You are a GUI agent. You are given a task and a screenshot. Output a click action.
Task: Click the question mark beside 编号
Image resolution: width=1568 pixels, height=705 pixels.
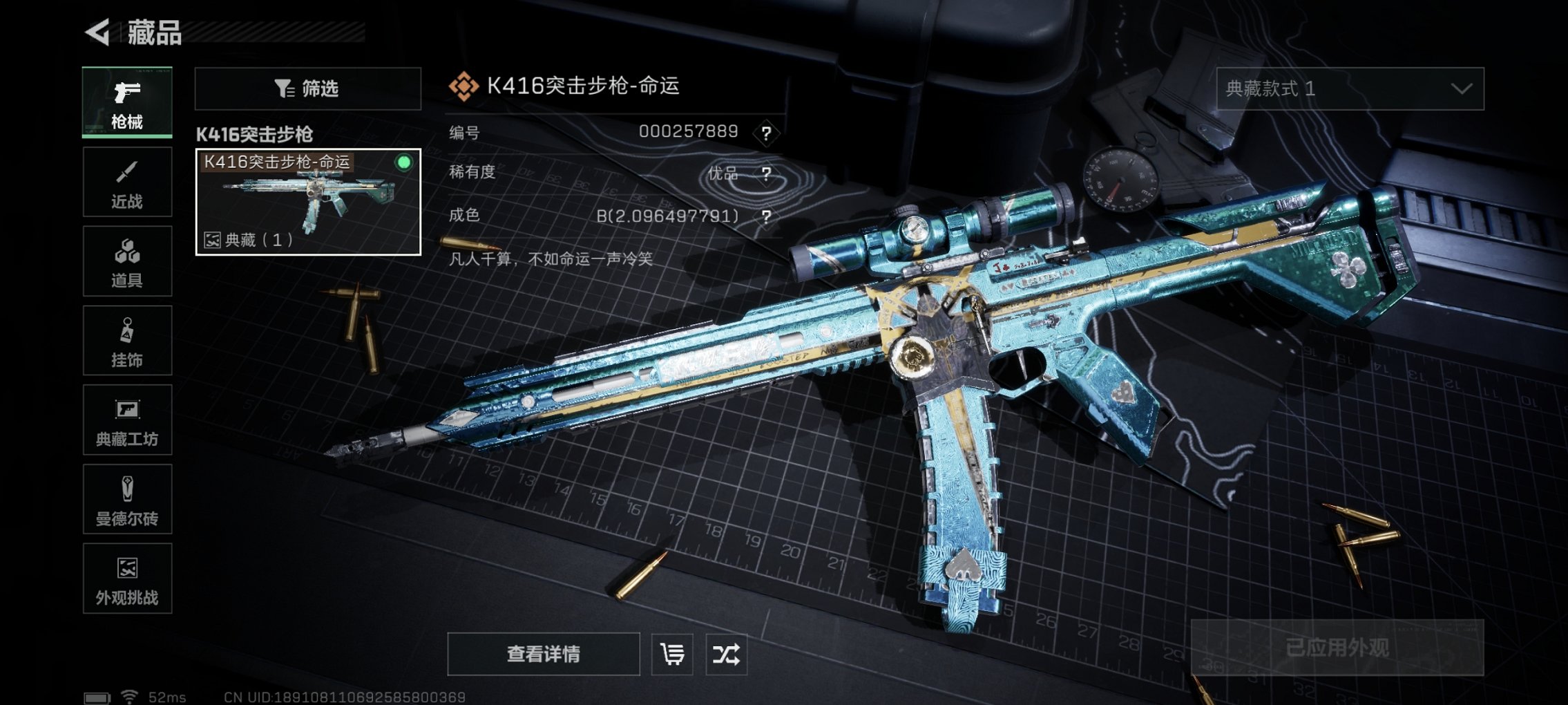pyautogui.click(x=766, y=133)
